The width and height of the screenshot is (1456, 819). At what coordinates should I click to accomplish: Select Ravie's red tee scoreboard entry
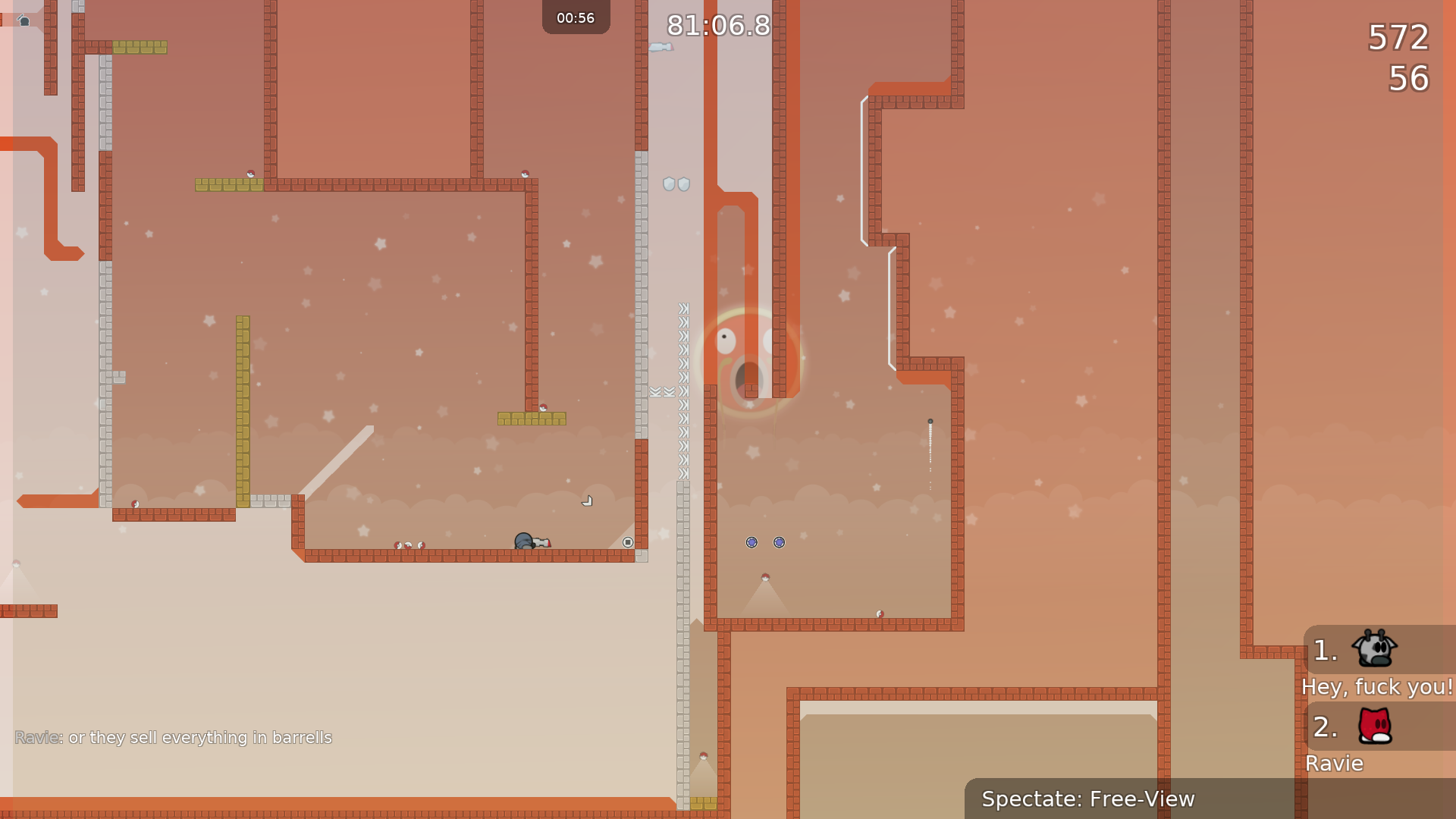pyautogui.click(x=1374, y=726)
